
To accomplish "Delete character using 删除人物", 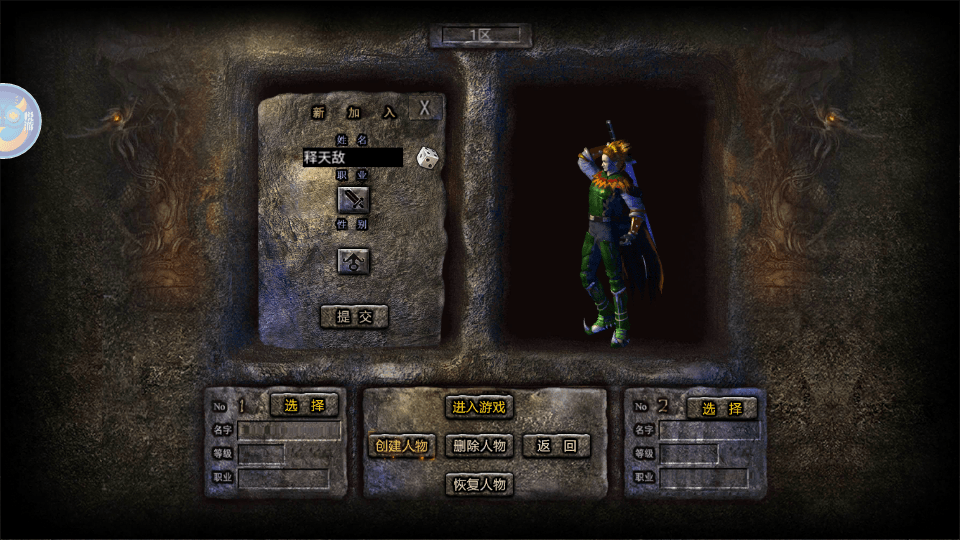I will 479,445.
